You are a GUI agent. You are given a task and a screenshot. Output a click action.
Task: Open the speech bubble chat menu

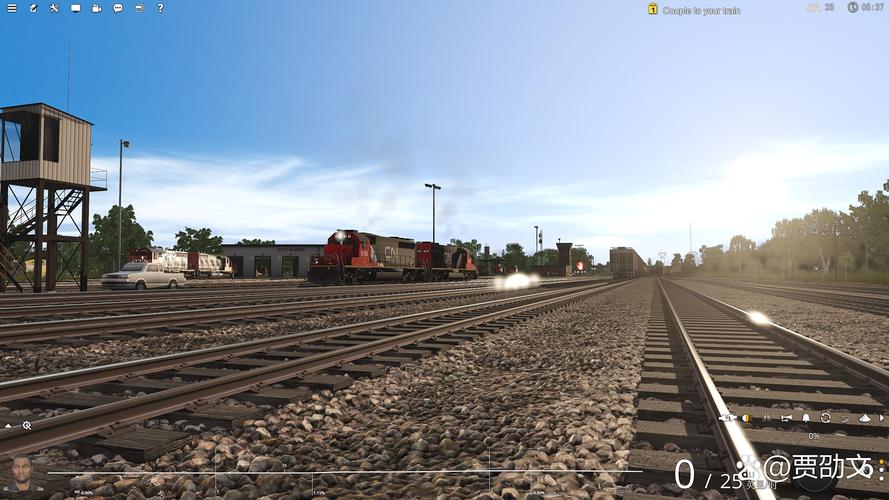point(117,8)
